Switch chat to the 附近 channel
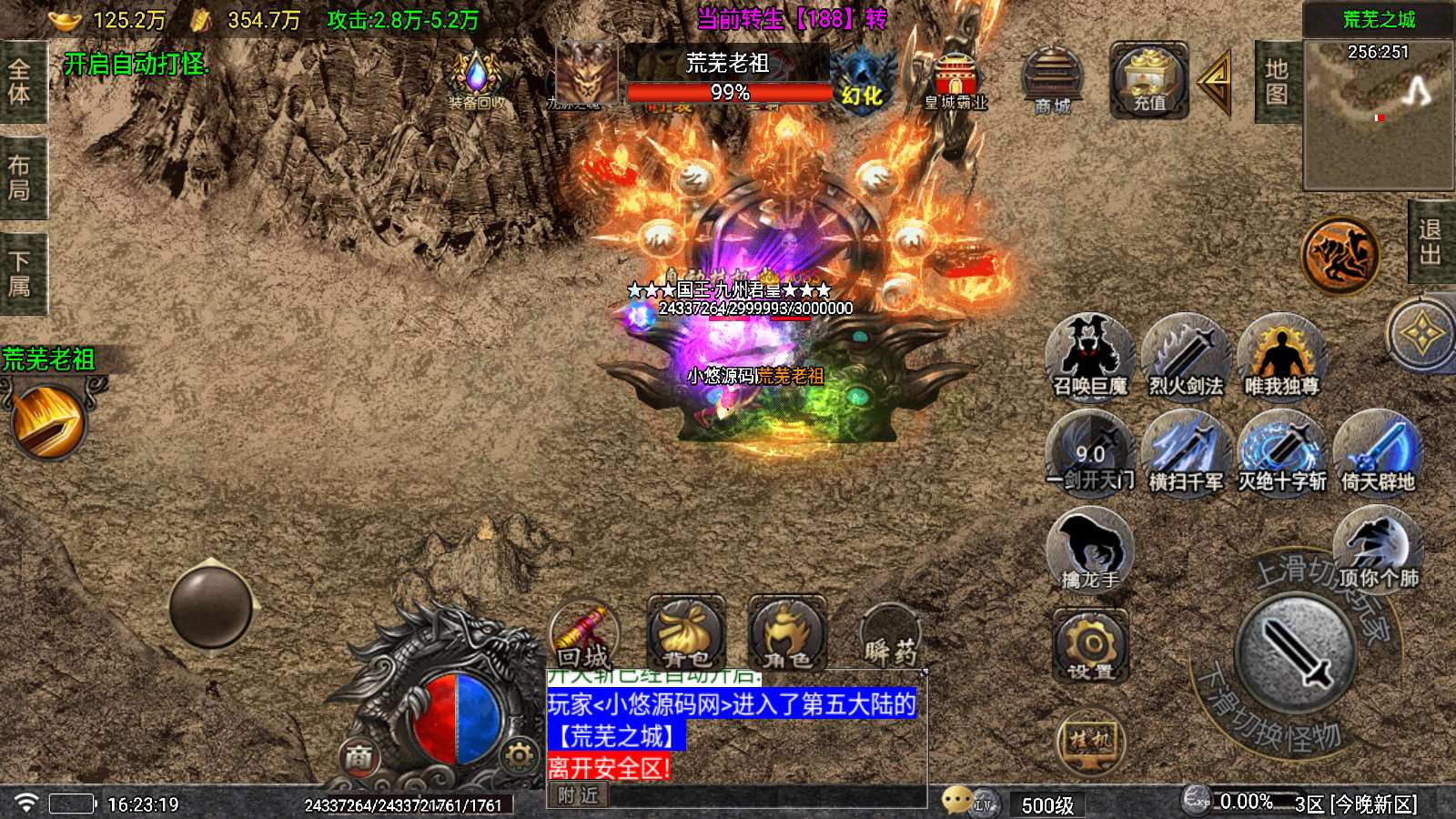Image resolution: width=1456 pixels, height=819 pixels. [578, 795]
